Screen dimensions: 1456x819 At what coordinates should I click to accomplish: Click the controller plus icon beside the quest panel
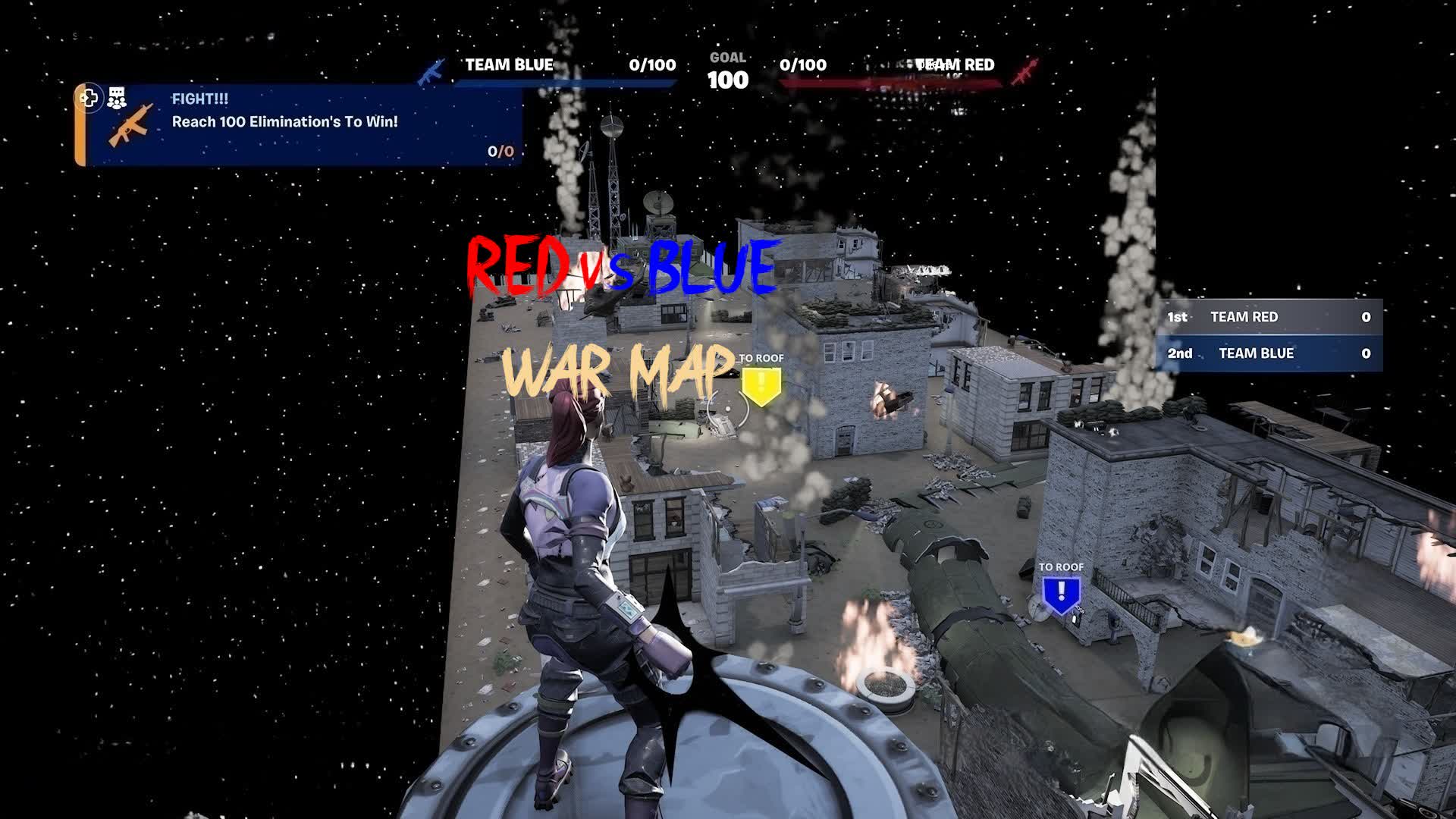tap(89, 98)
